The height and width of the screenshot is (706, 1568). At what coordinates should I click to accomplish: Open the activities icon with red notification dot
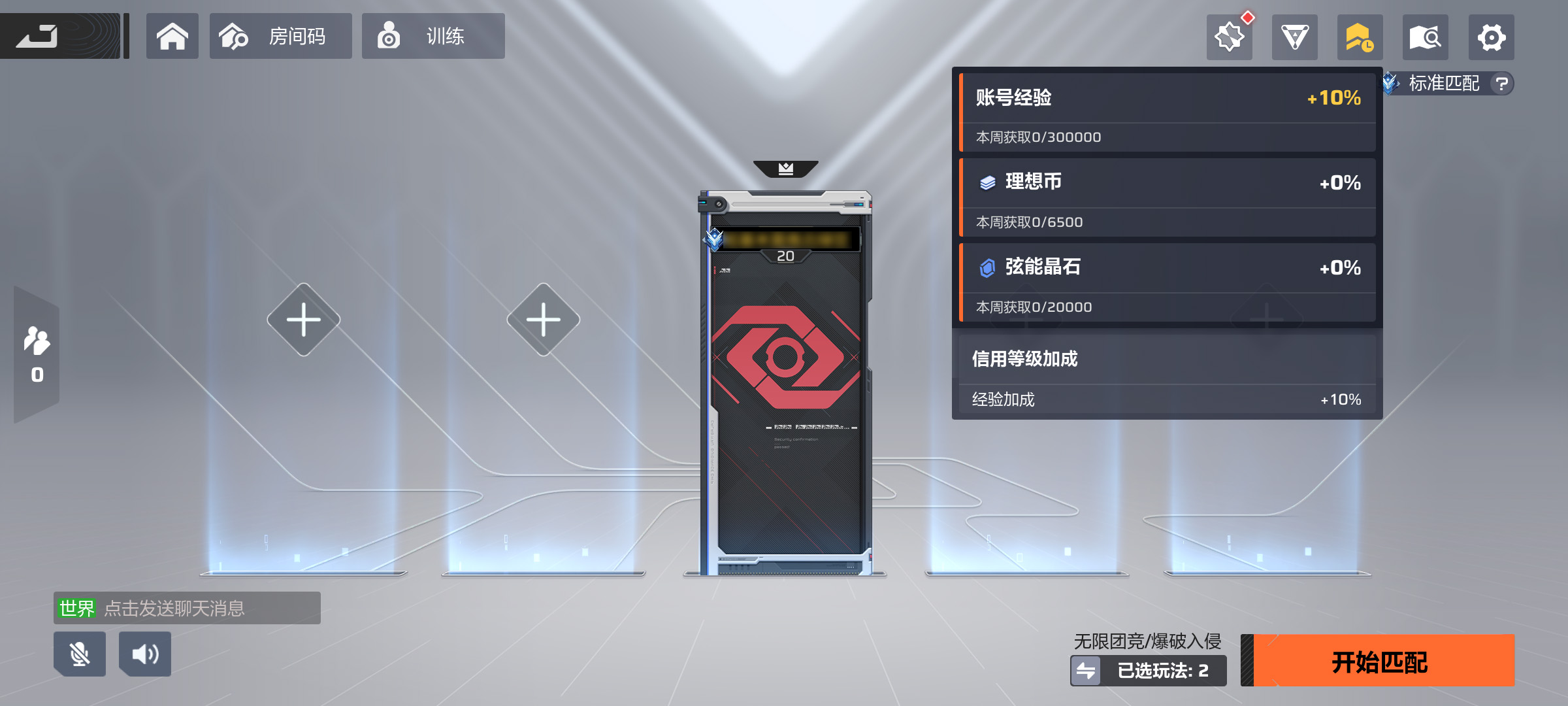[x=1229, y=37]
